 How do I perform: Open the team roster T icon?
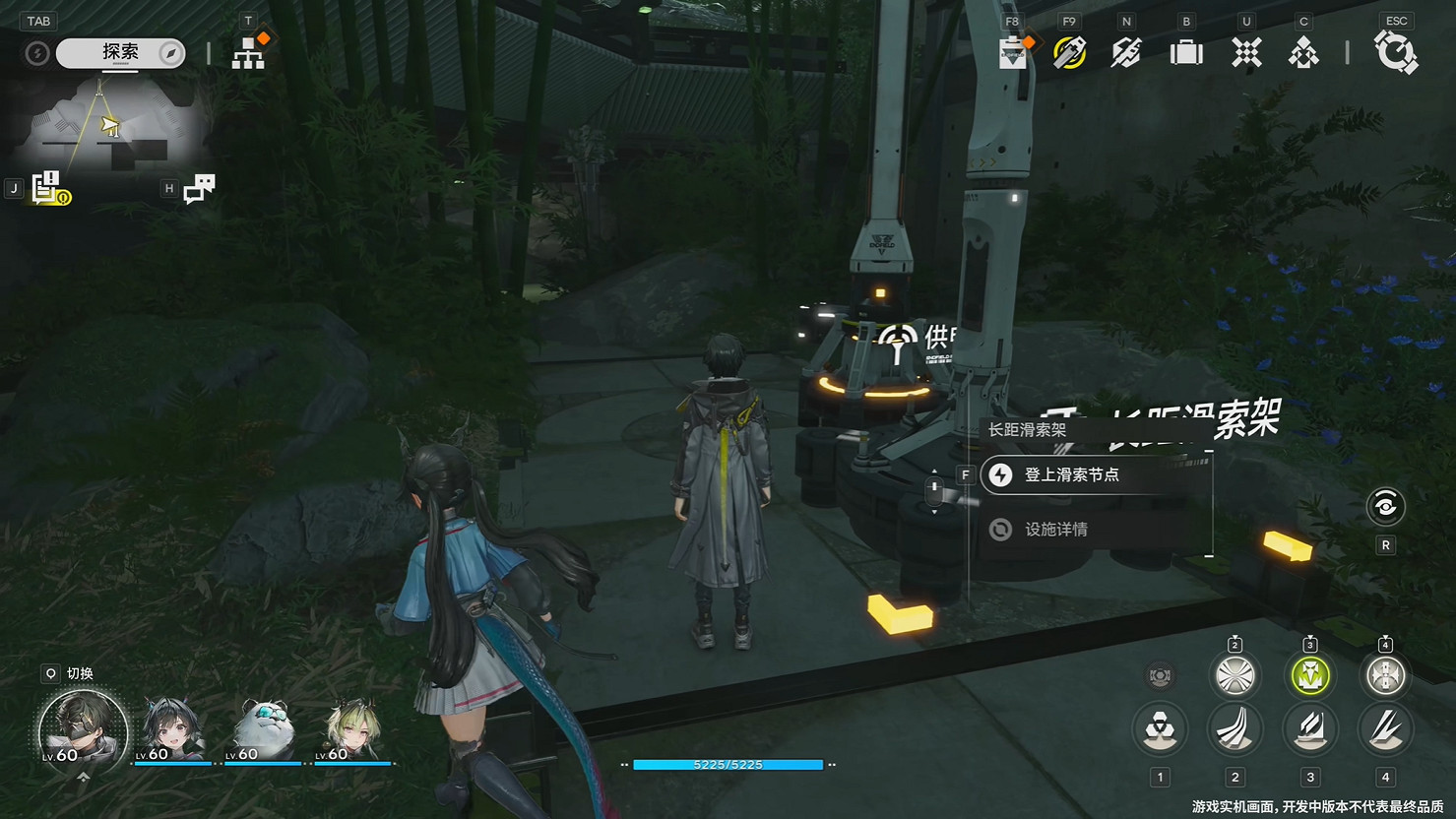coord(249,53)
